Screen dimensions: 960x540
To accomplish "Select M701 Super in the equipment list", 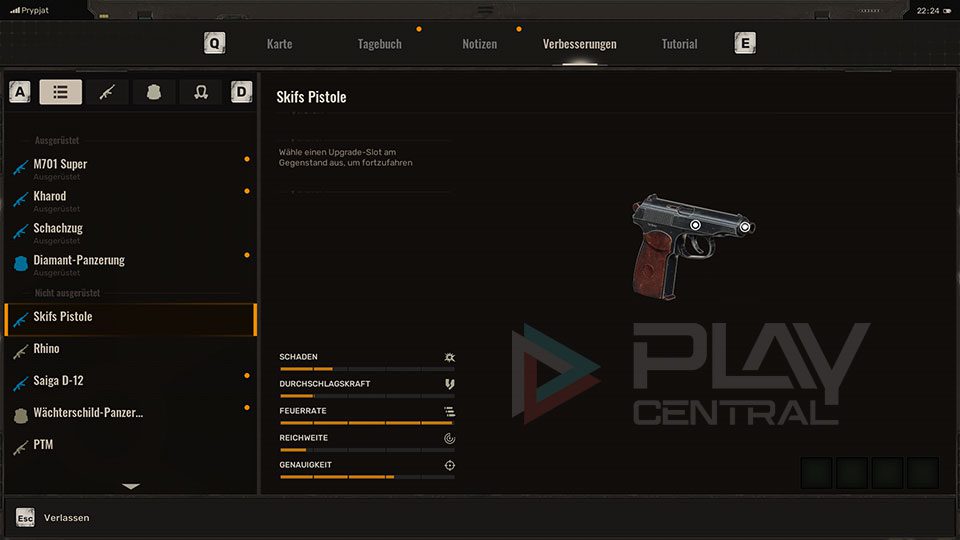I will (60, 165).
